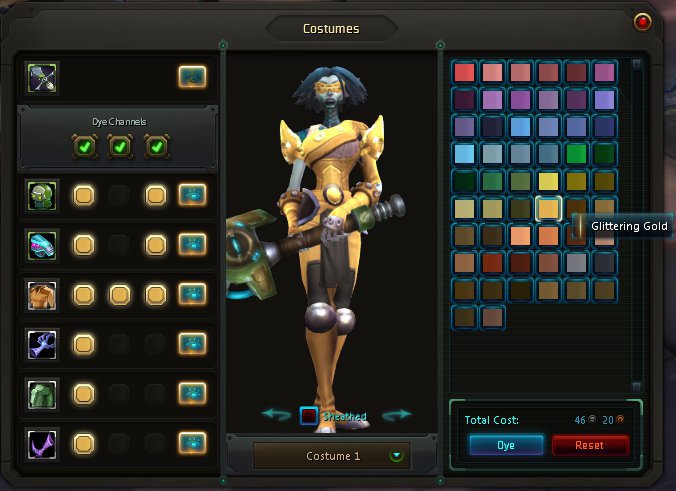Toggle the middle Dye Channels checkbox
Viewport: 676px width, 491px height.
click(x=119, y=147)
